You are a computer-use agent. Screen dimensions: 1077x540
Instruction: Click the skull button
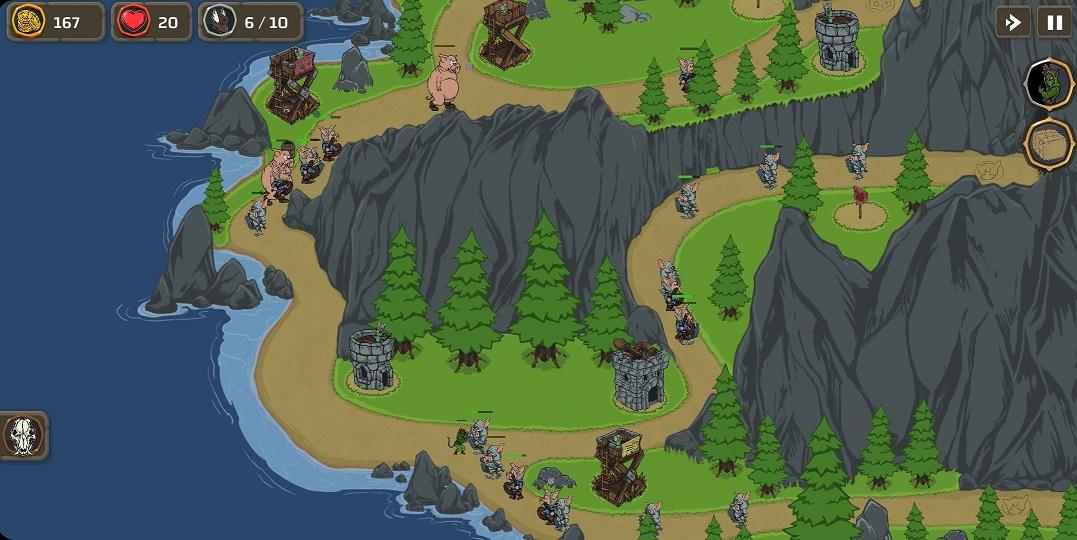(22, 436)
